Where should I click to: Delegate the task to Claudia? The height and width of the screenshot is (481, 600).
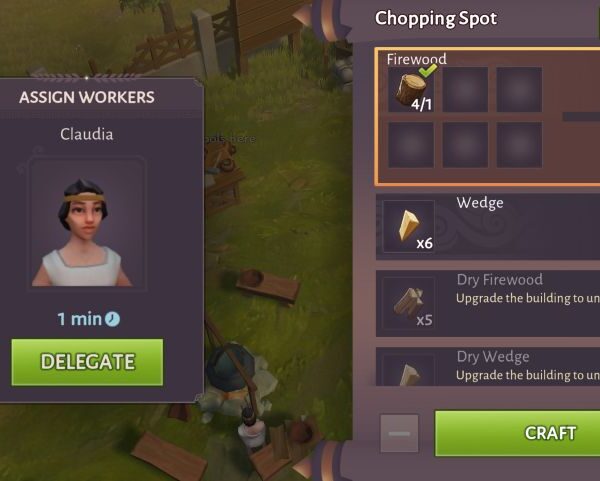coord(87,362)
